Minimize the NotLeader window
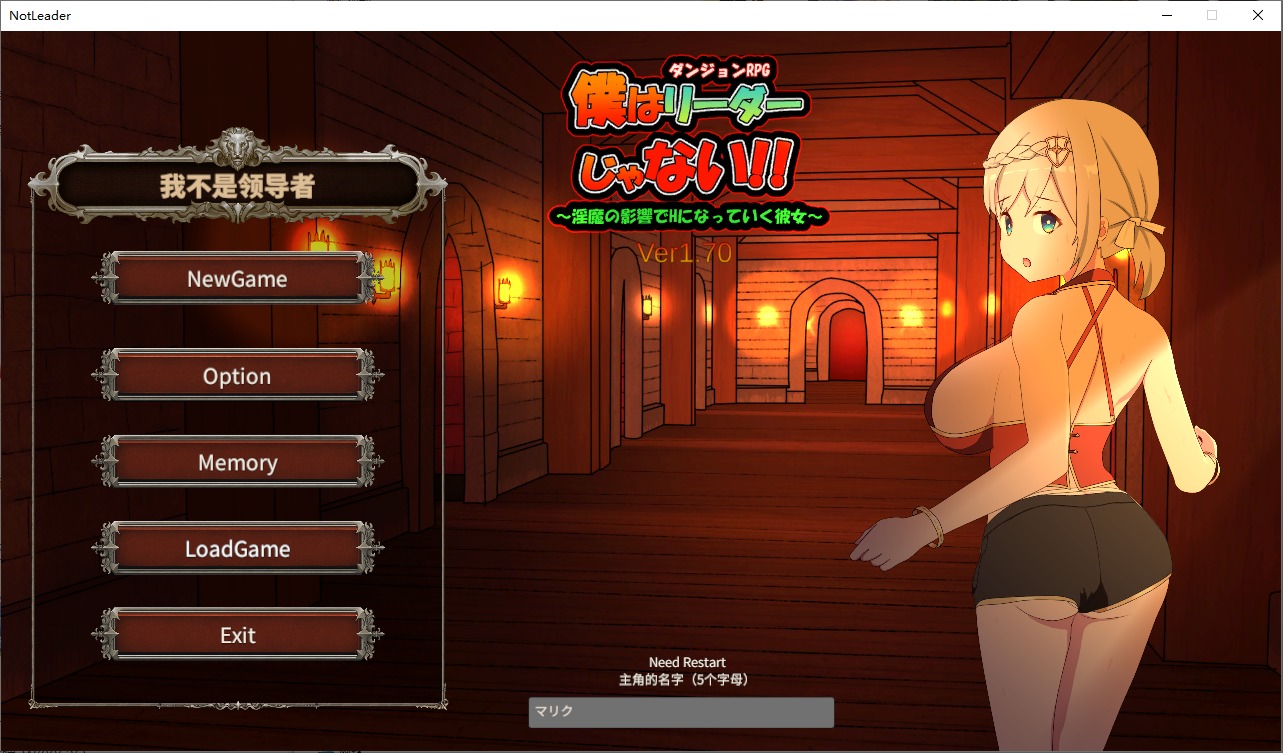Image resolution: width=1283 pixels, height=753 pixels. [1166, 15]
